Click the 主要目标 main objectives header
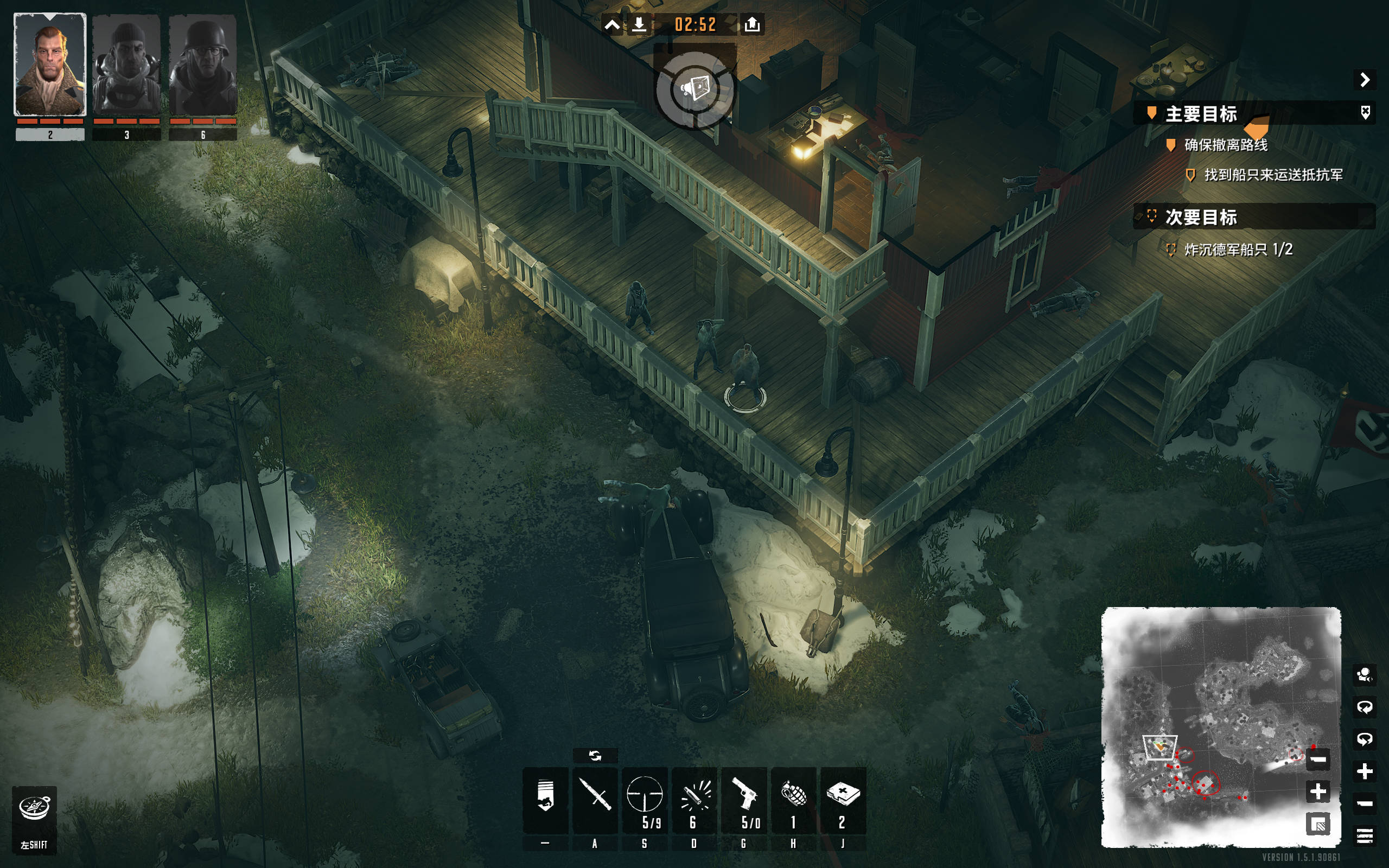1389x868 pixels. click(1201, 114)
